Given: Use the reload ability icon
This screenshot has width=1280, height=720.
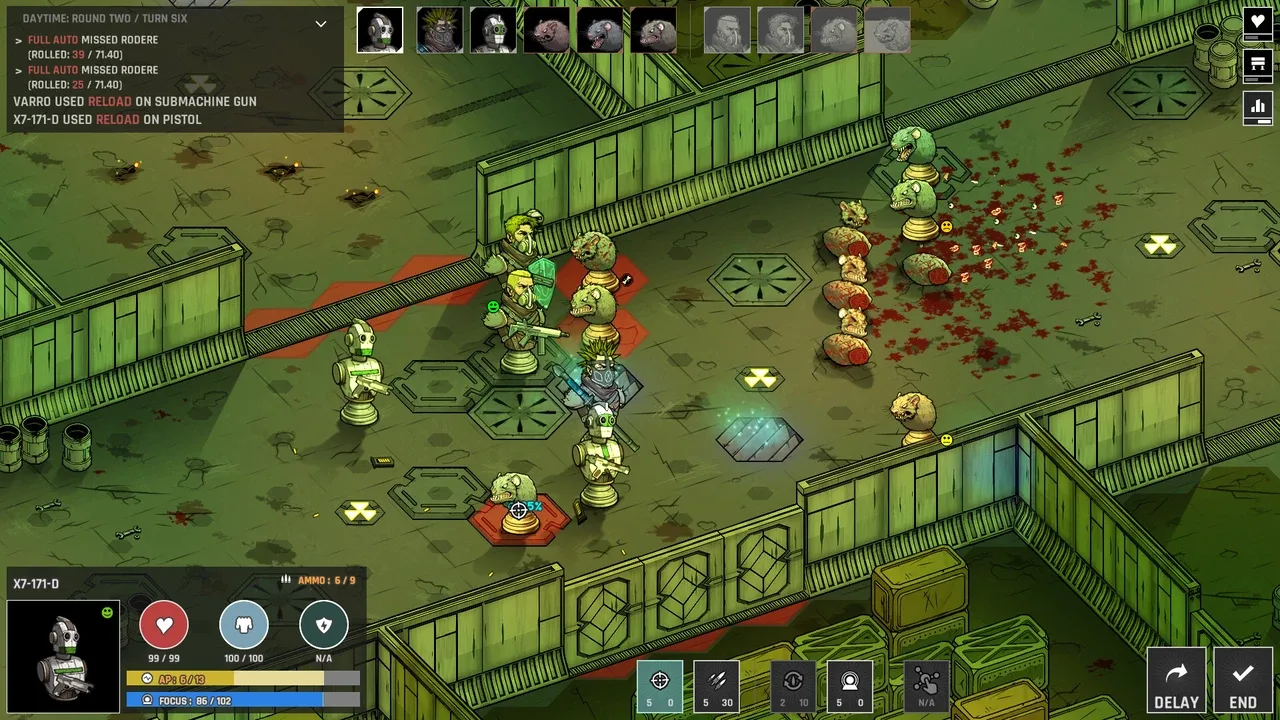Looking at the screenshot, I should click(x=793, y=686).
